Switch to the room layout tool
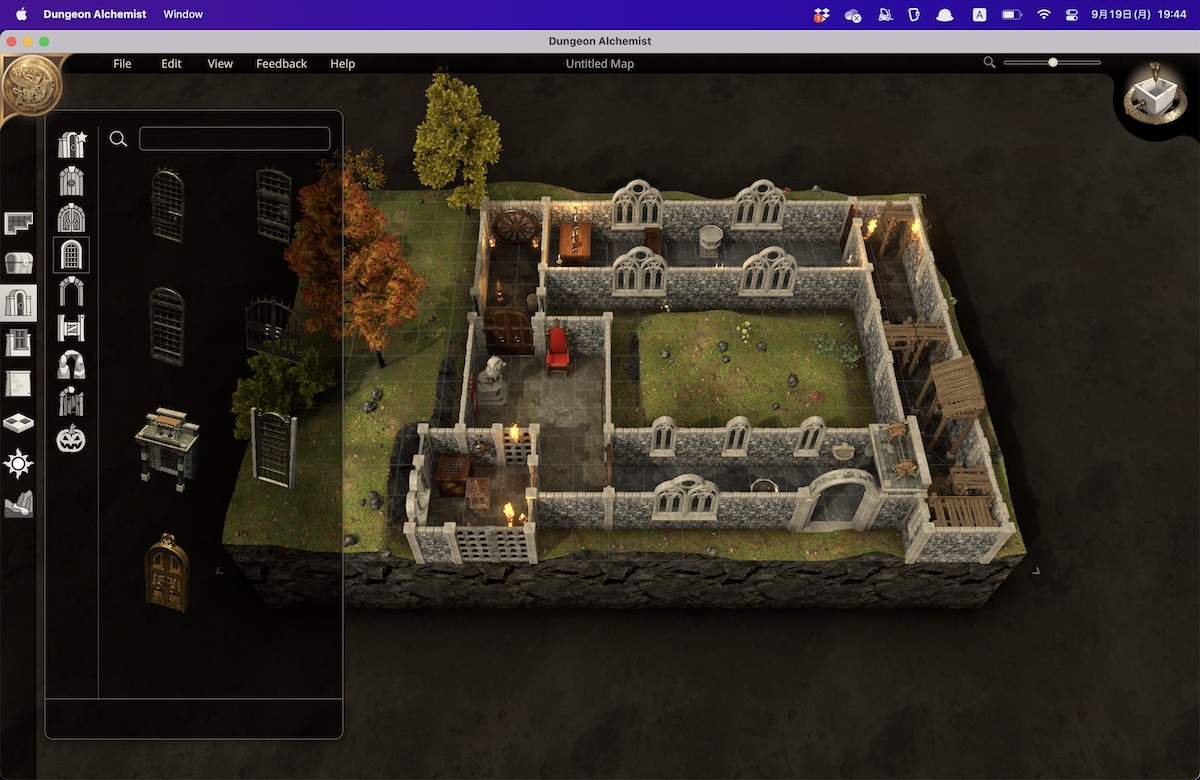The image size is (1200, 780). pyautogui.click(x=19, y=223)
